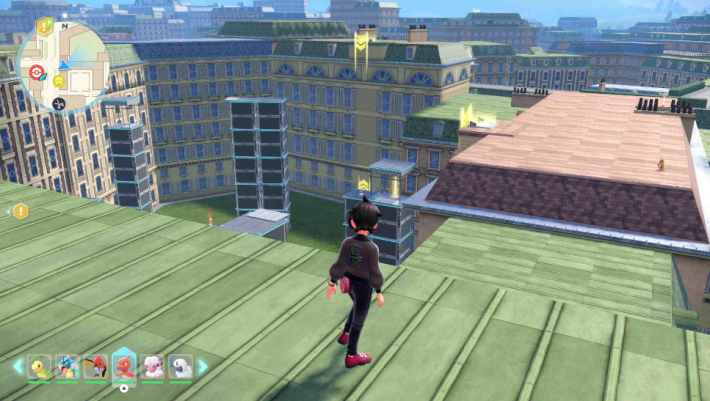Viewport: 710px width, 401px height.
Task: Select Gyarados in the party bar
Action: (68, 367)
